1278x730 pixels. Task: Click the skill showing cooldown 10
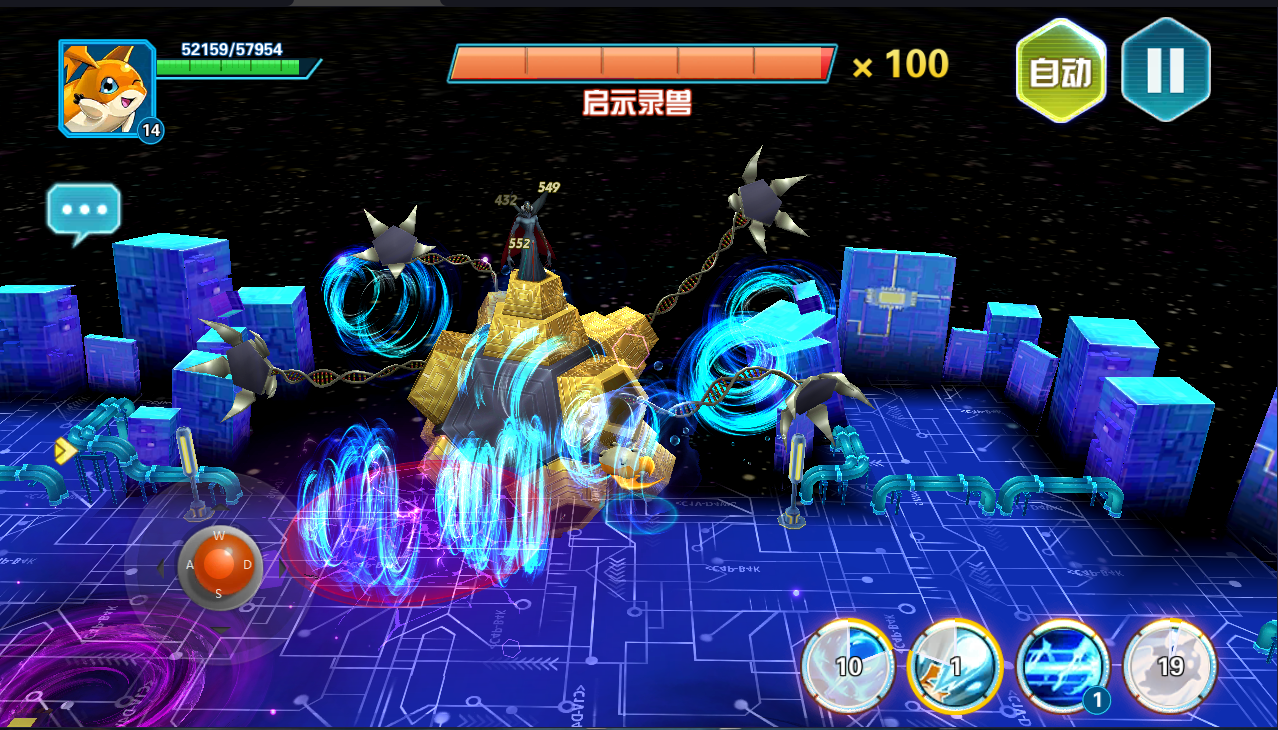(848, 665)
